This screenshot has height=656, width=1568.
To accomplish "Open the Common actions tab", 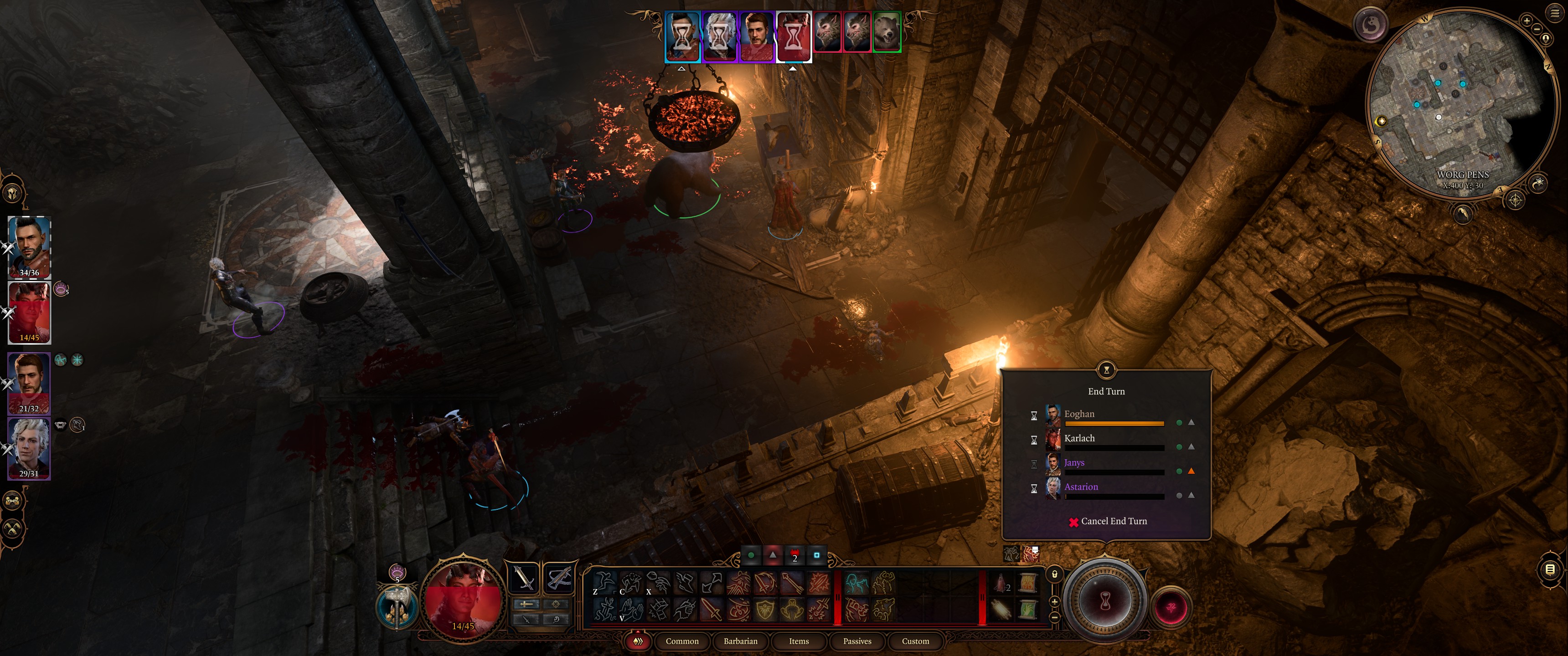I will 682,641.
